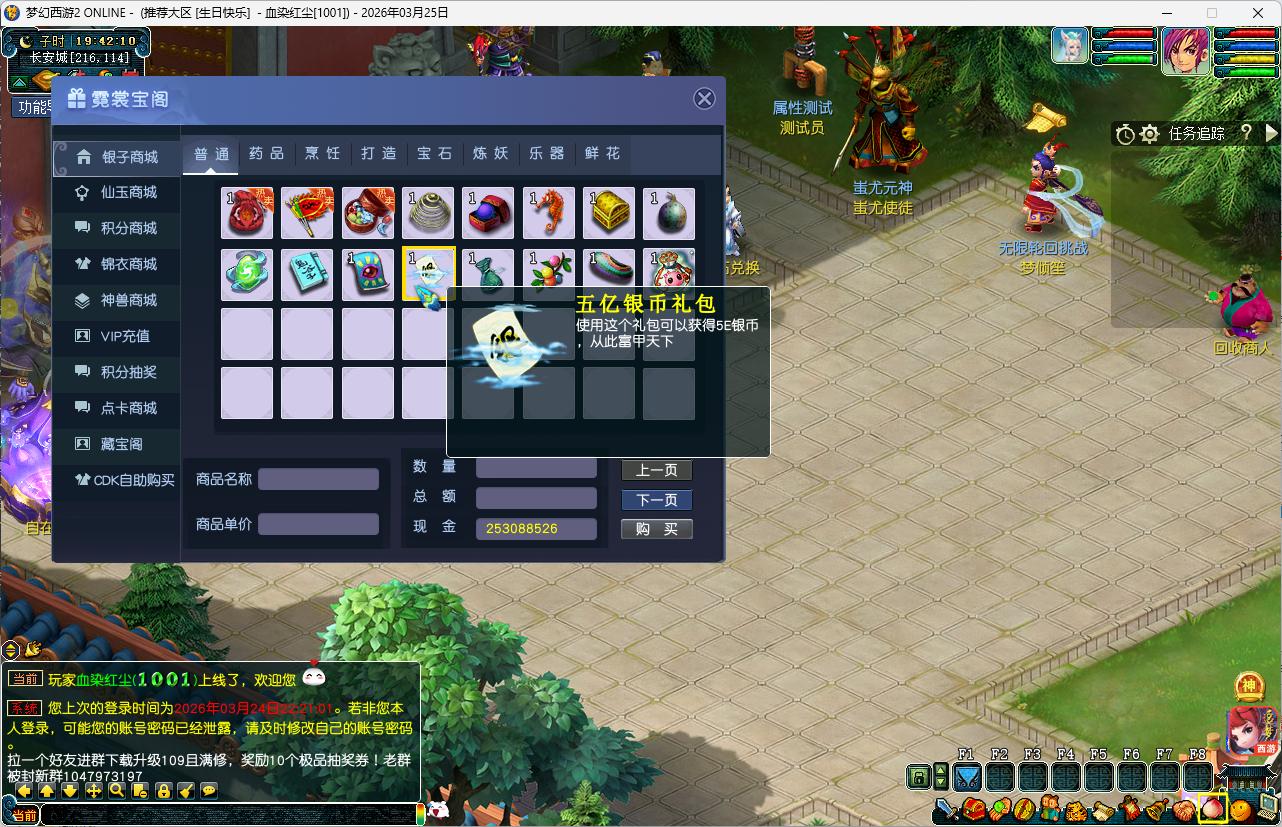Viewport: 1282px width, 827px height.
Task: Close the game window
Action: pos(1258,13)
